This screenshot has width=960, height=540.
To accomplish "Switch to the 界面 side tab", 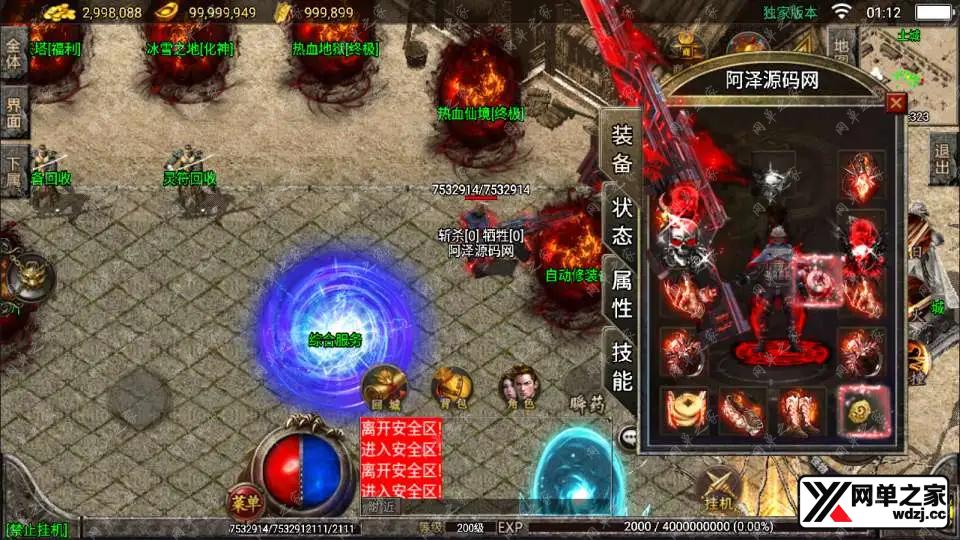I will pyautogui.click(x=14, y=112).
